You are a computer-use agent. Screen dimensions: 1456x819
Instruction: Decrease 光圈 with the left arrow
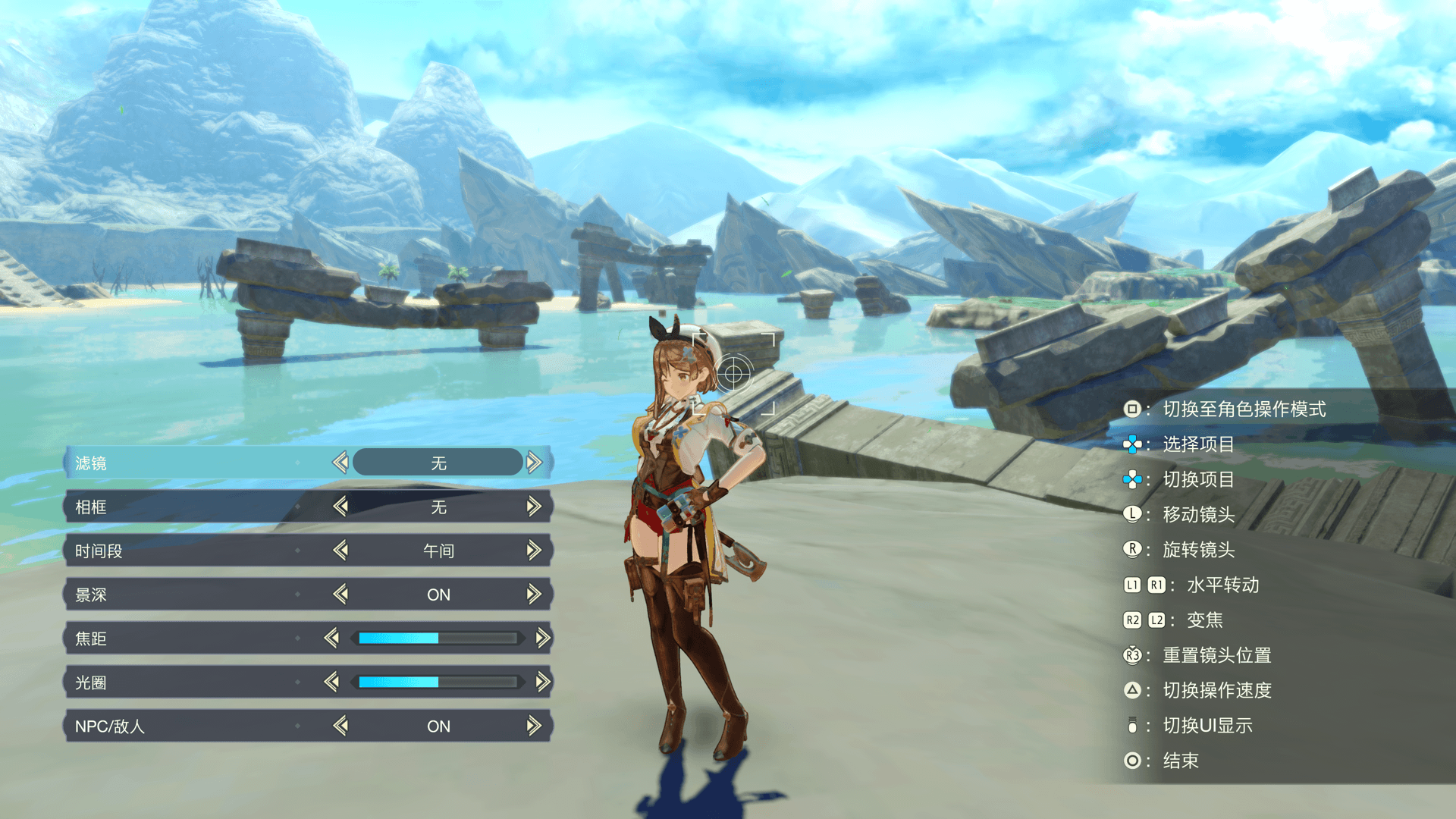tap(331, 682)
